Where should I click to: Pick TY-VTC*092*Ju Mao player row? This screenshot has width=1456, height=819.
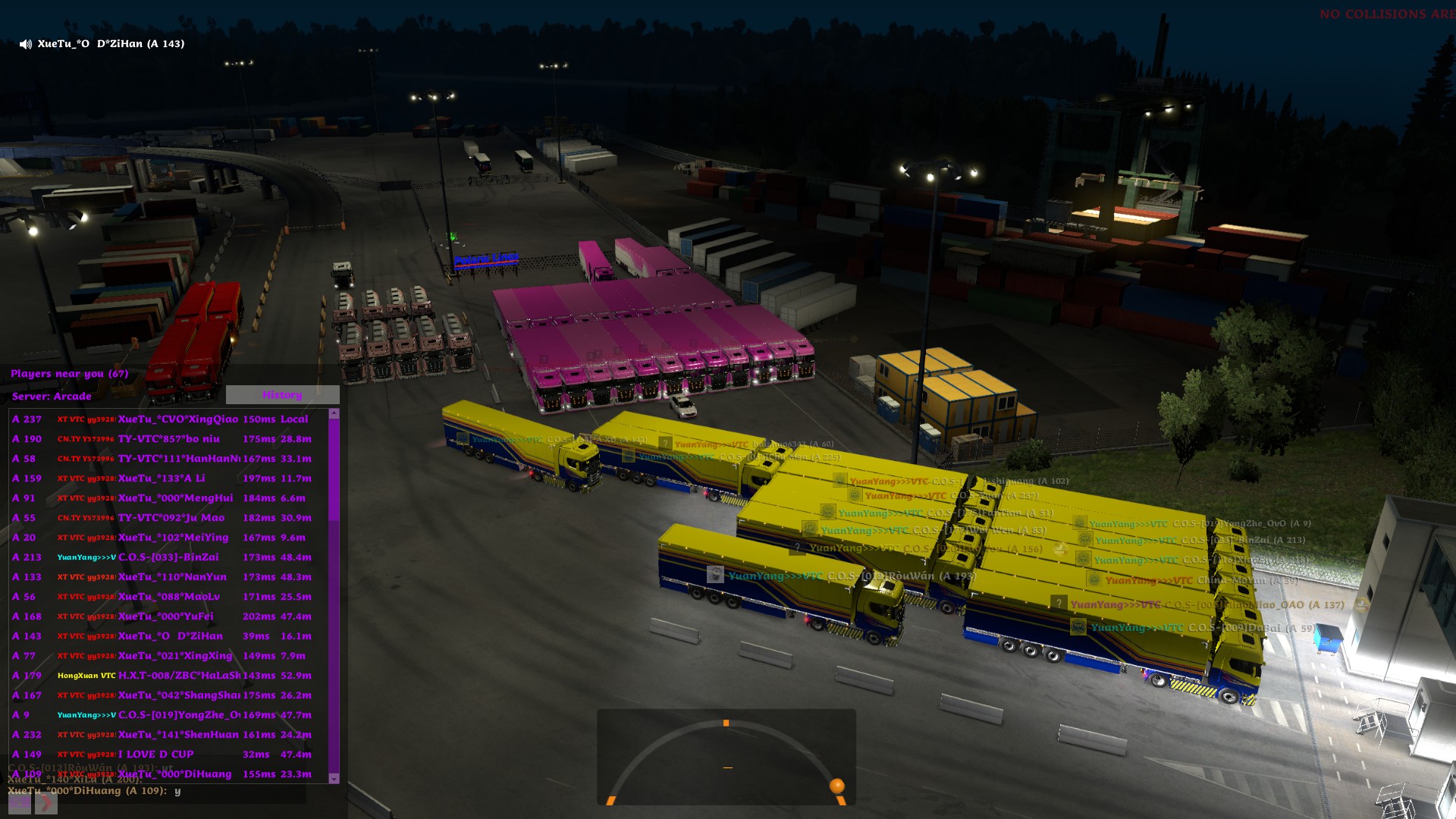(x=171, y=518)
